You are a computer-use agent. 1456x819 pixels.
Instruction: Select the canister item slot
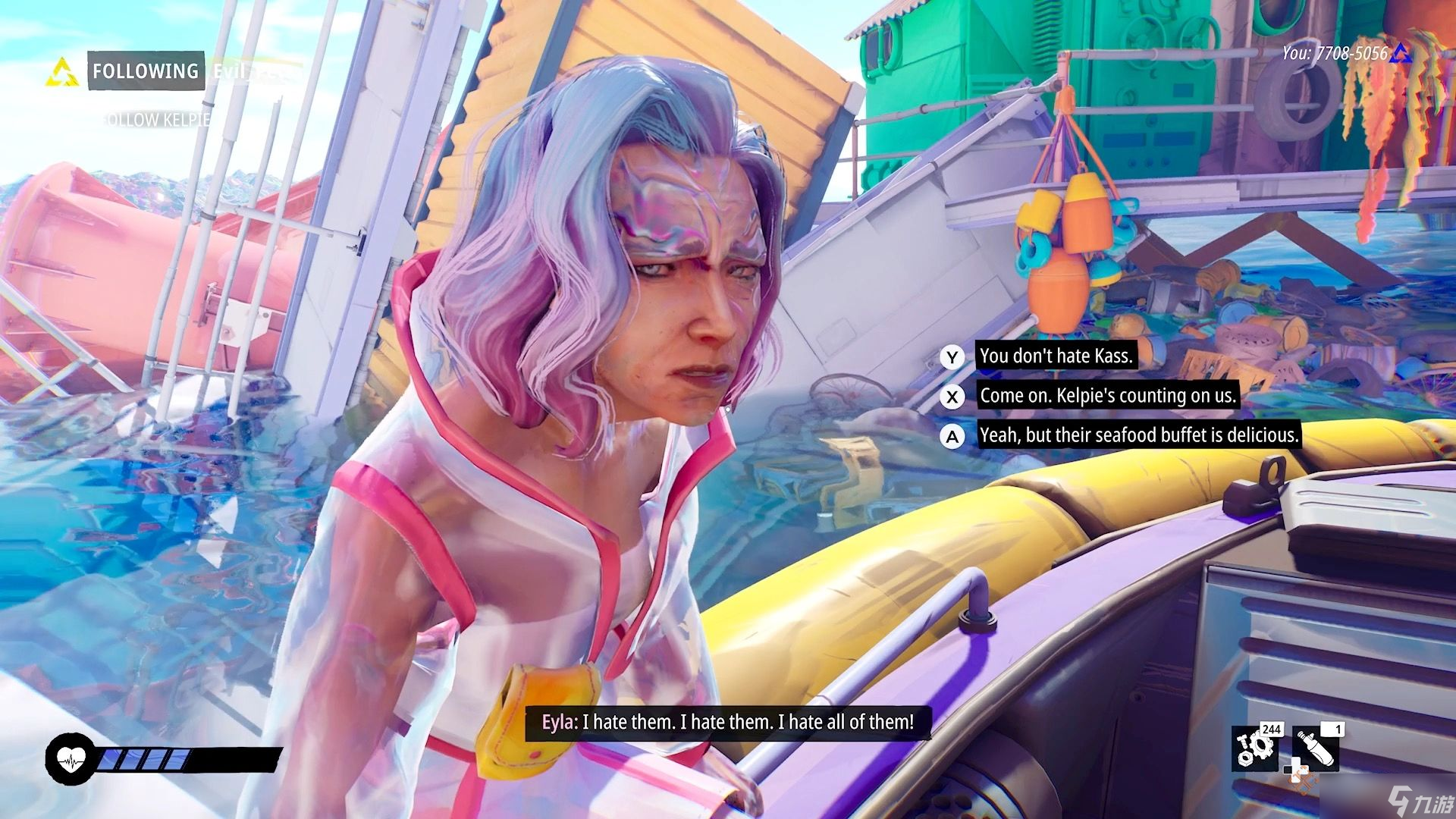click(1315, 748)
